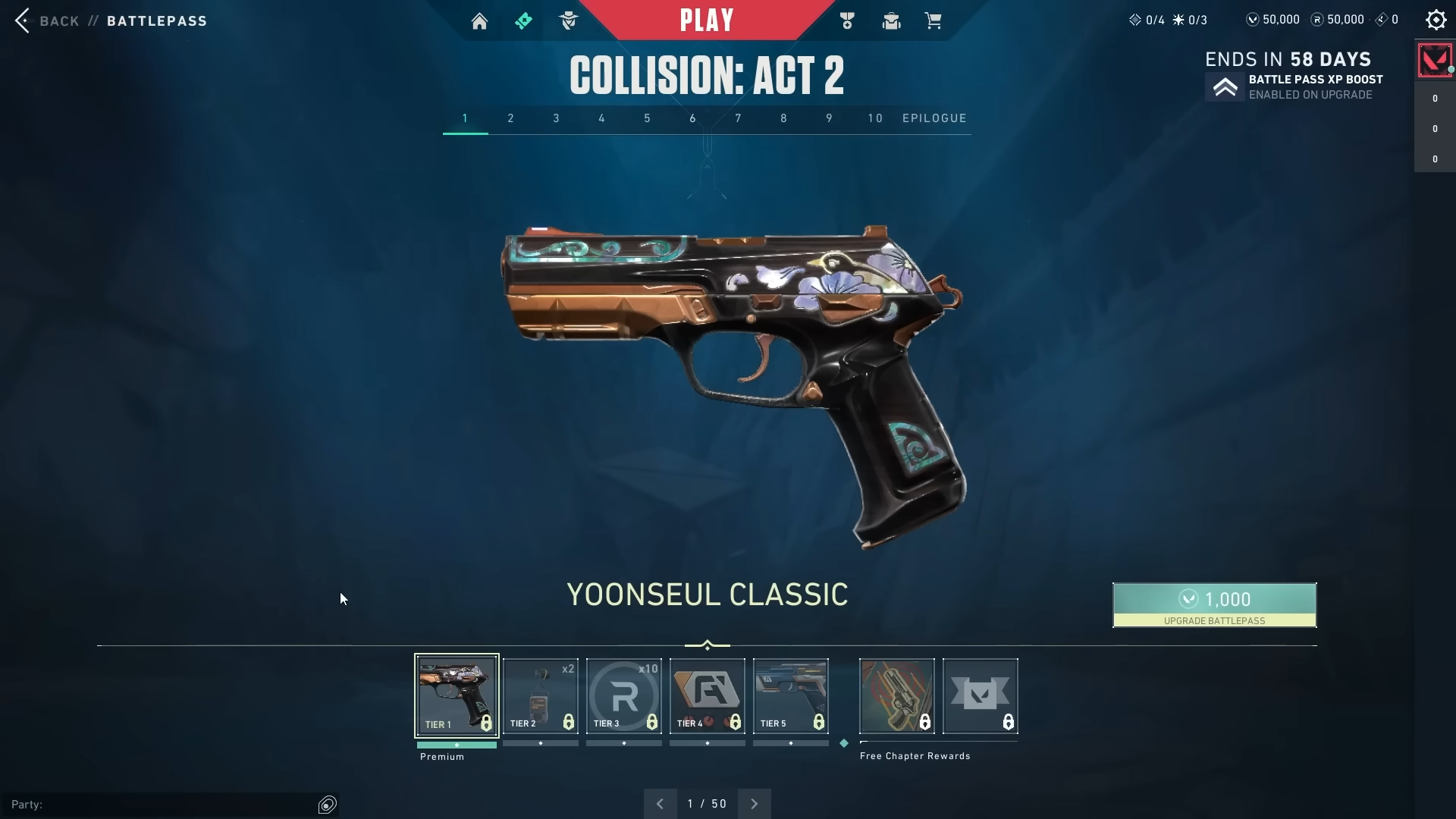Open the social panel Valorant icon
1456x819 pixels.
coord(1434,60)
